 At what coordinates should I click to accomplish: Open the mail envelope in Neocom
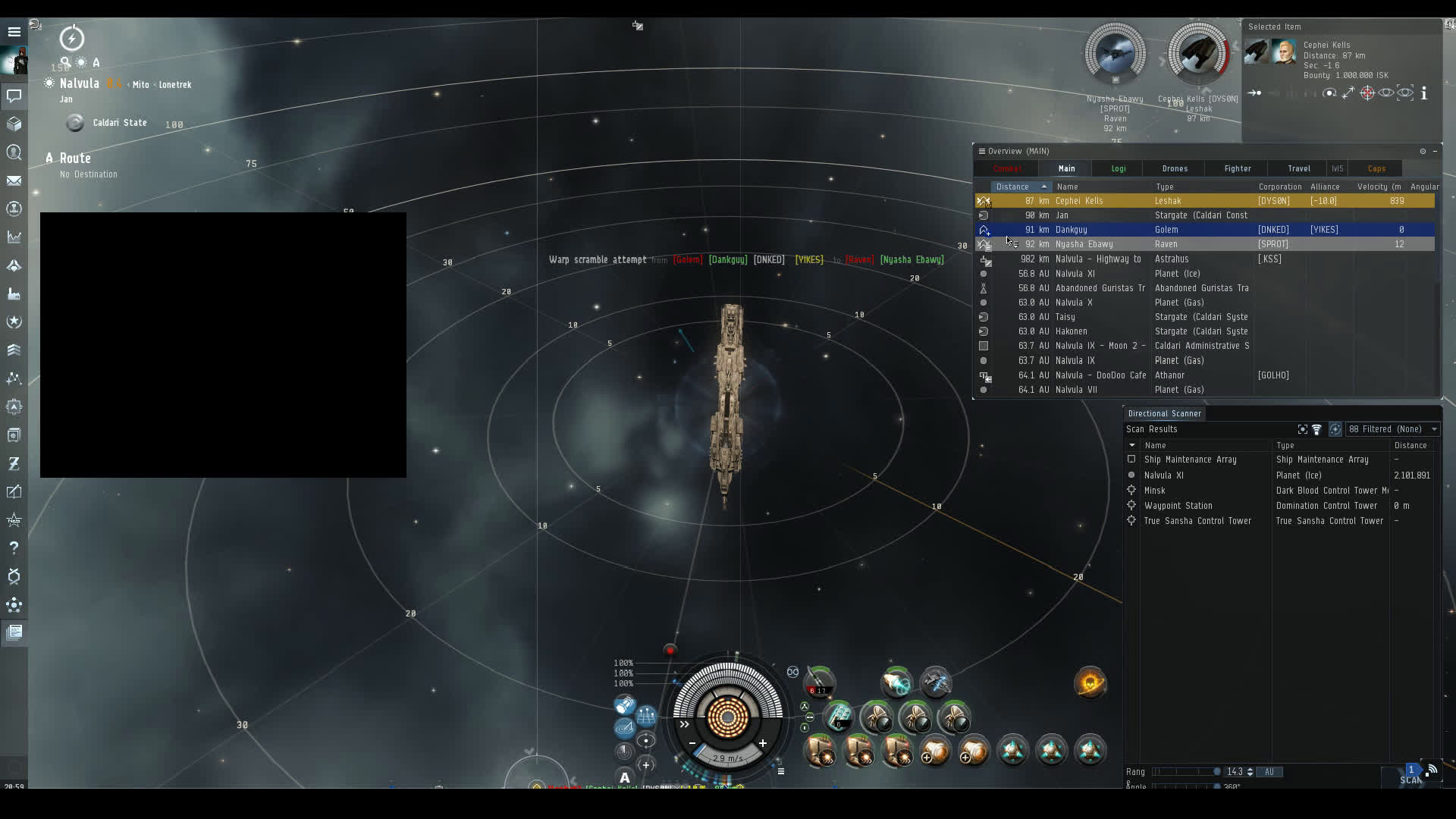[x=14, y=180]
